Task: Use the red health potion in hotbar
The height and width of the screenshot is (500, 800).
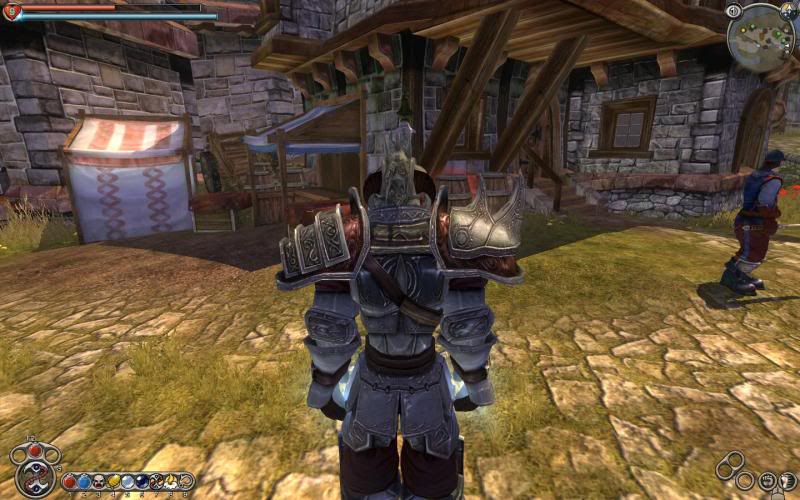Action: pyautogui.click(x=69, y=482)
